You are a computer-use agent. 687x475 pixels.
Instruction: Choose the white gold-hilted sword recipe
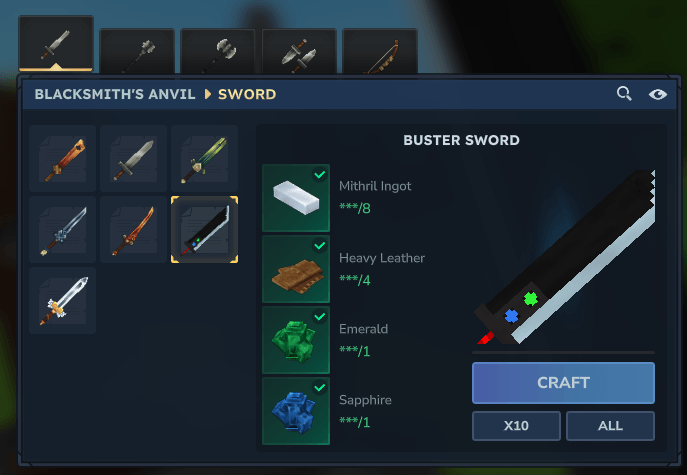tap(63, 301)
